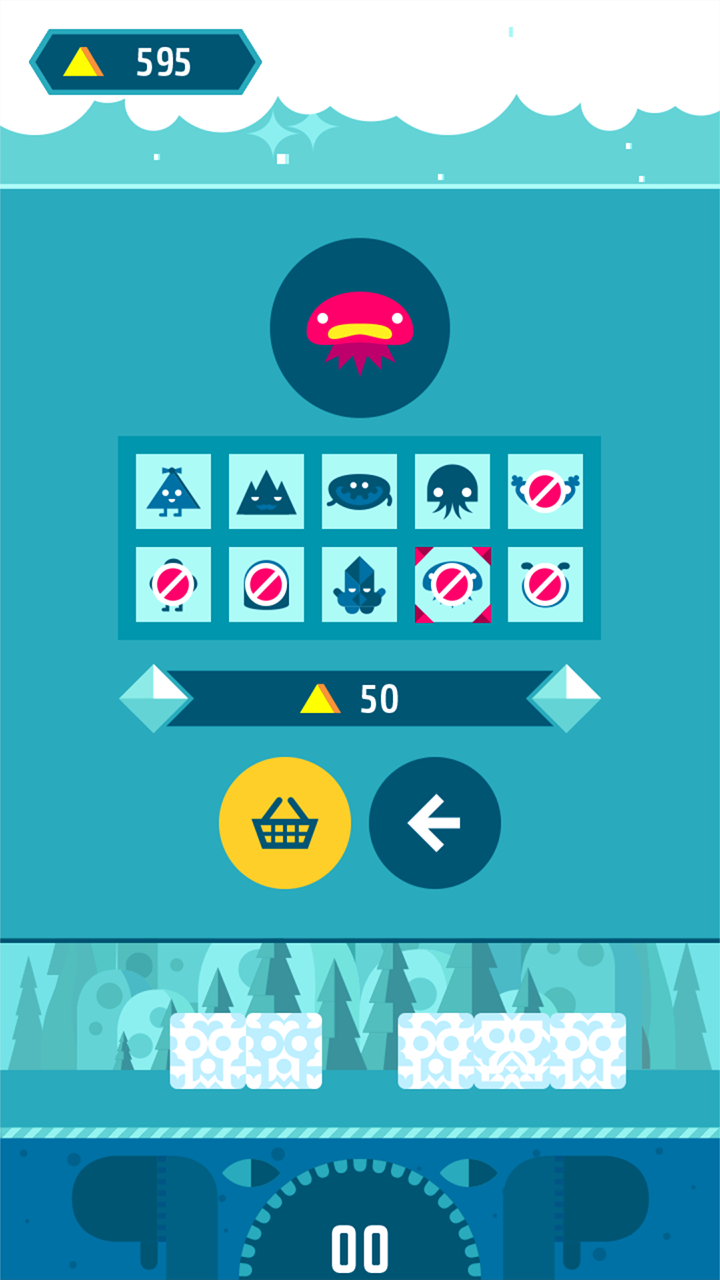Choose the jagged mountain character tile
Viewport: 720px width, 1280px height.
click(266, 491)
